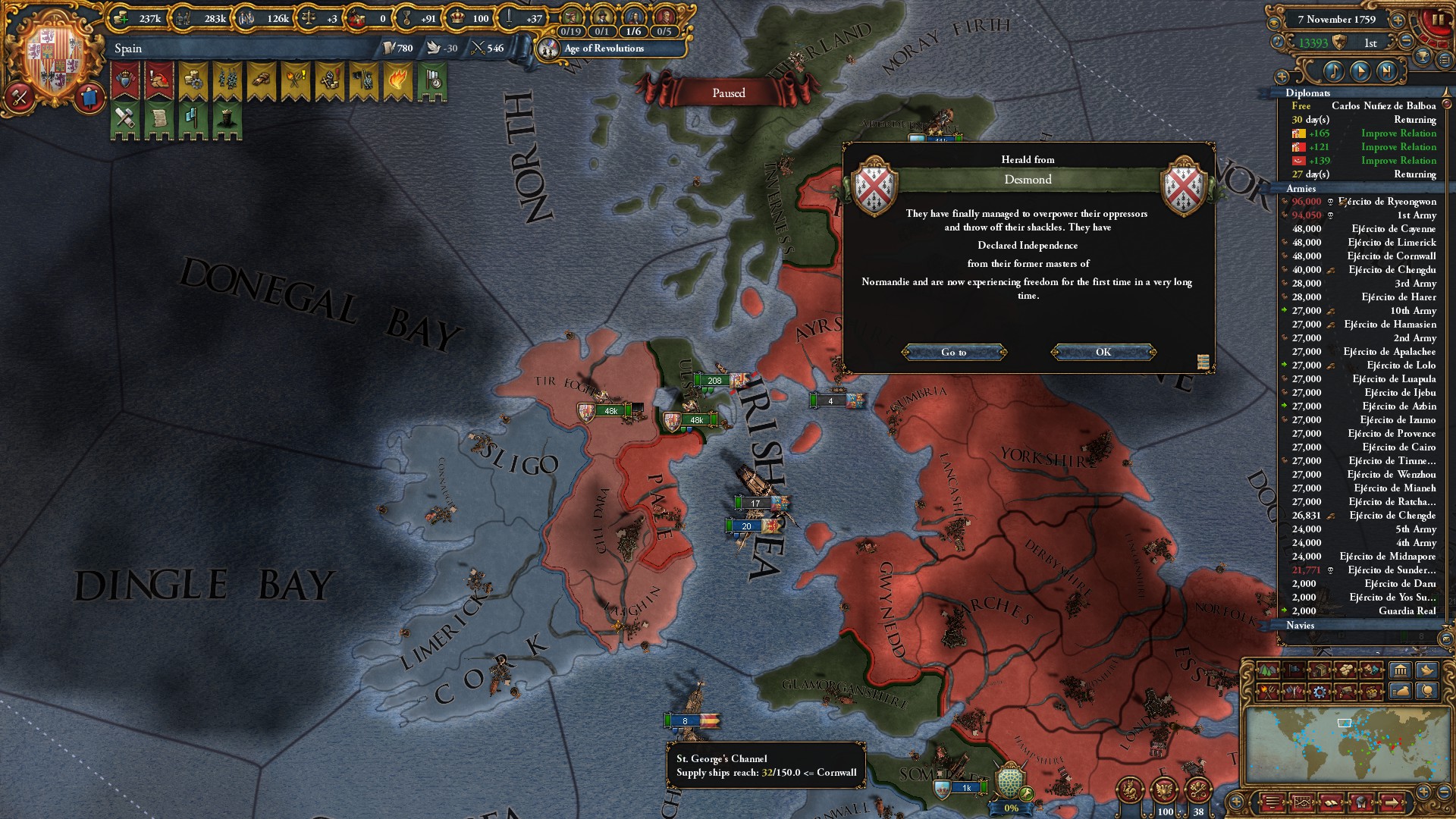
Task: Choose Go to in the herald popup
Action: tap(954, 352)
